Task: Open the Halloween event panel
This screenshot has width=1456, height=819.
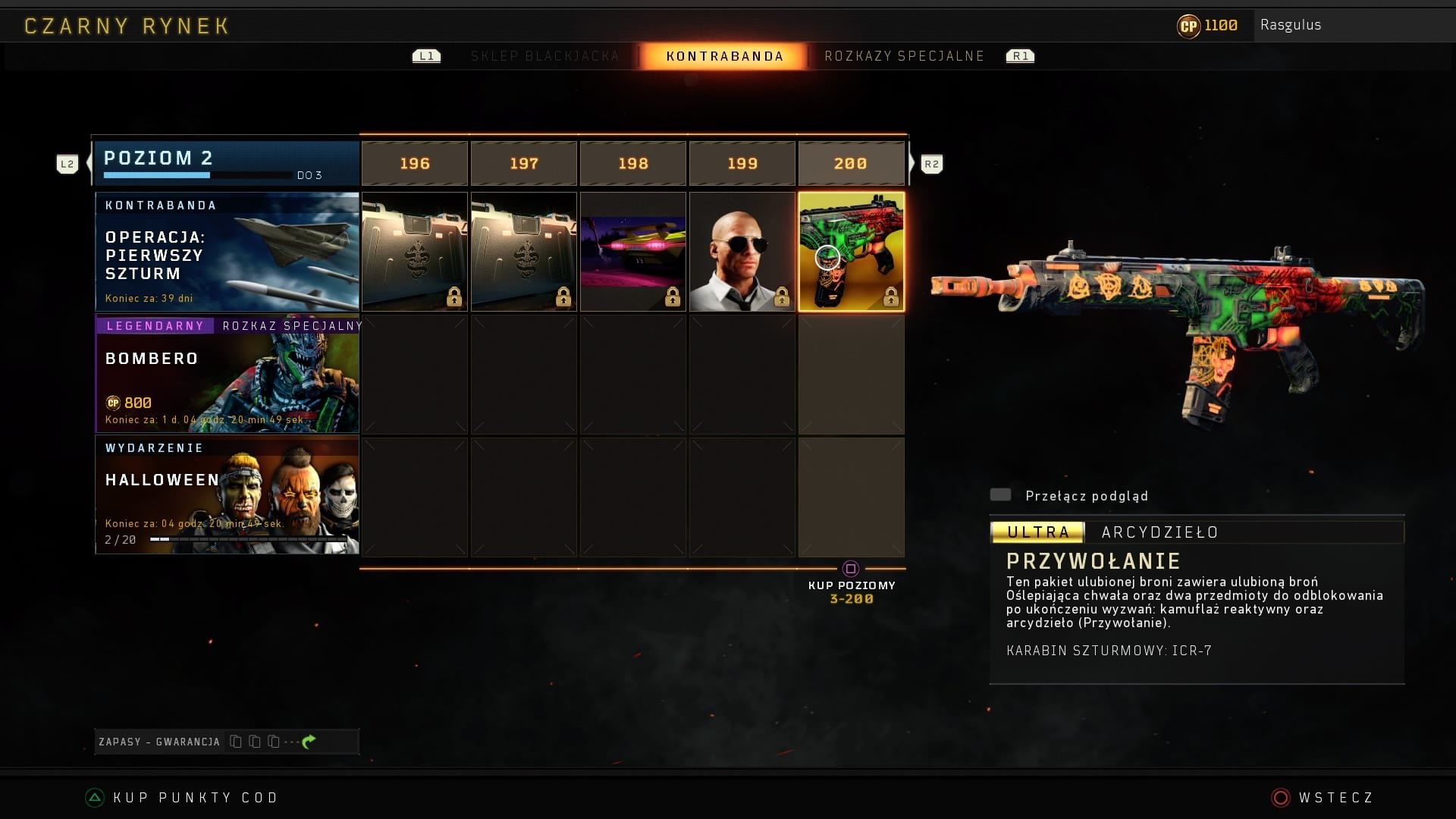Action: click(227, 494)
